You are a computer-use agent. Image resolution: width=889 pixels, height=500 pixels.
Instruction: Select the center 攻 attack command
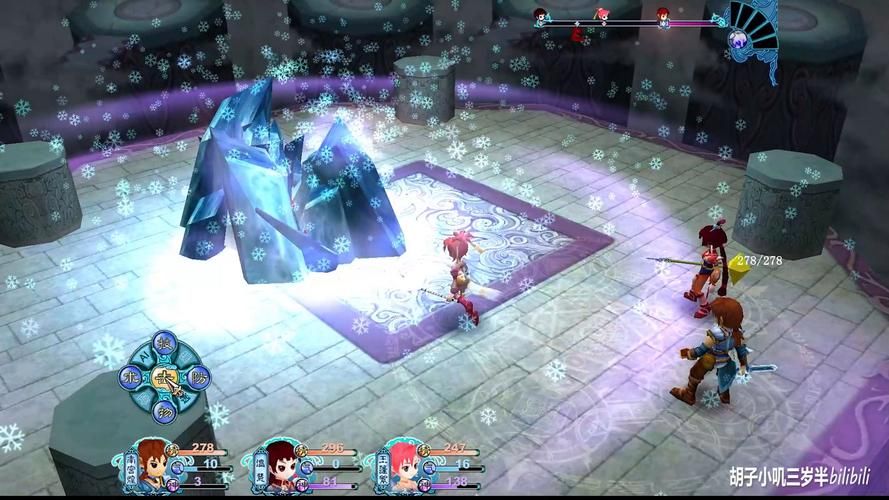[162, 378]
